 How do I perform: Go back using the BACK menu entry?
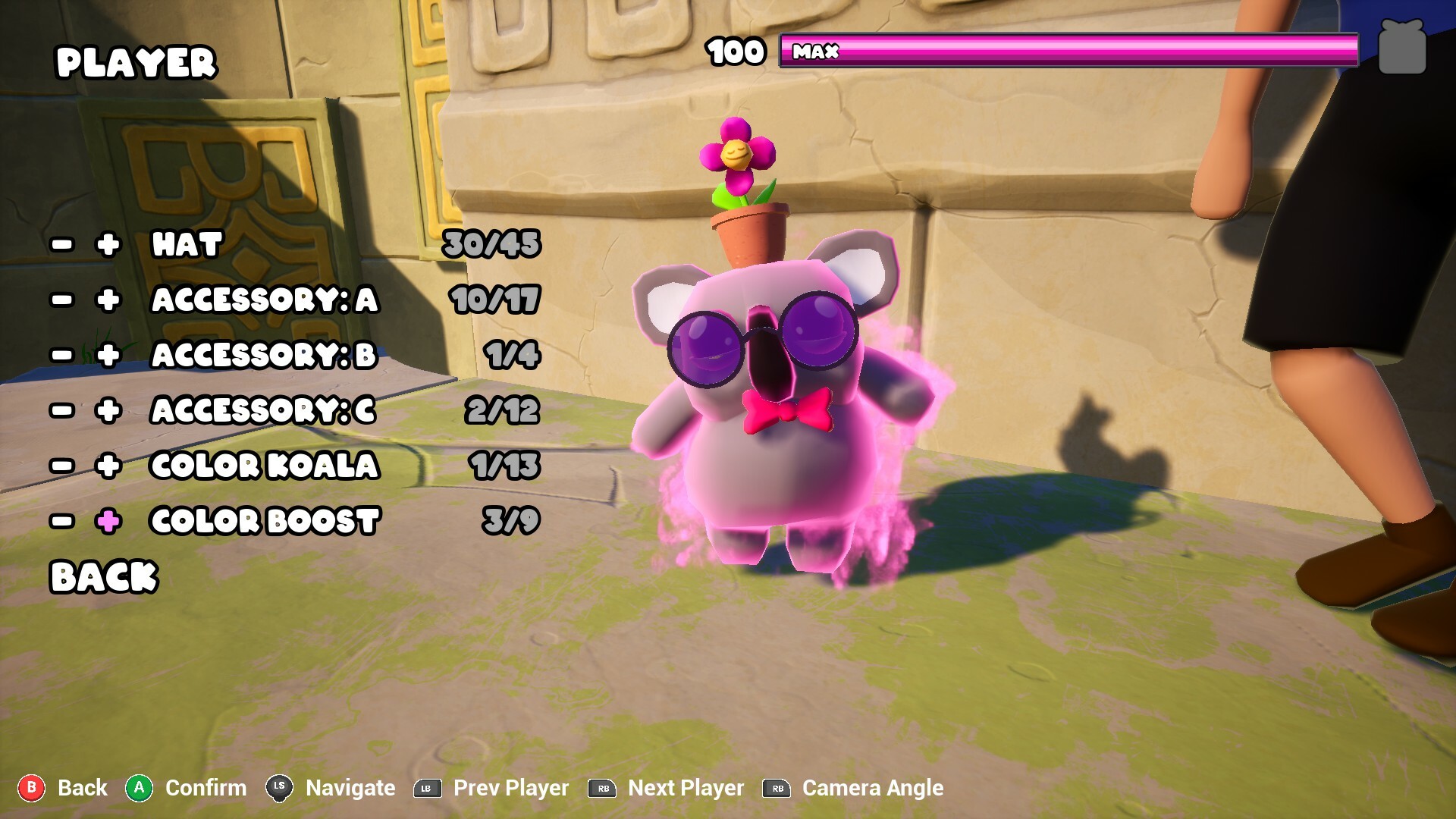104,576
